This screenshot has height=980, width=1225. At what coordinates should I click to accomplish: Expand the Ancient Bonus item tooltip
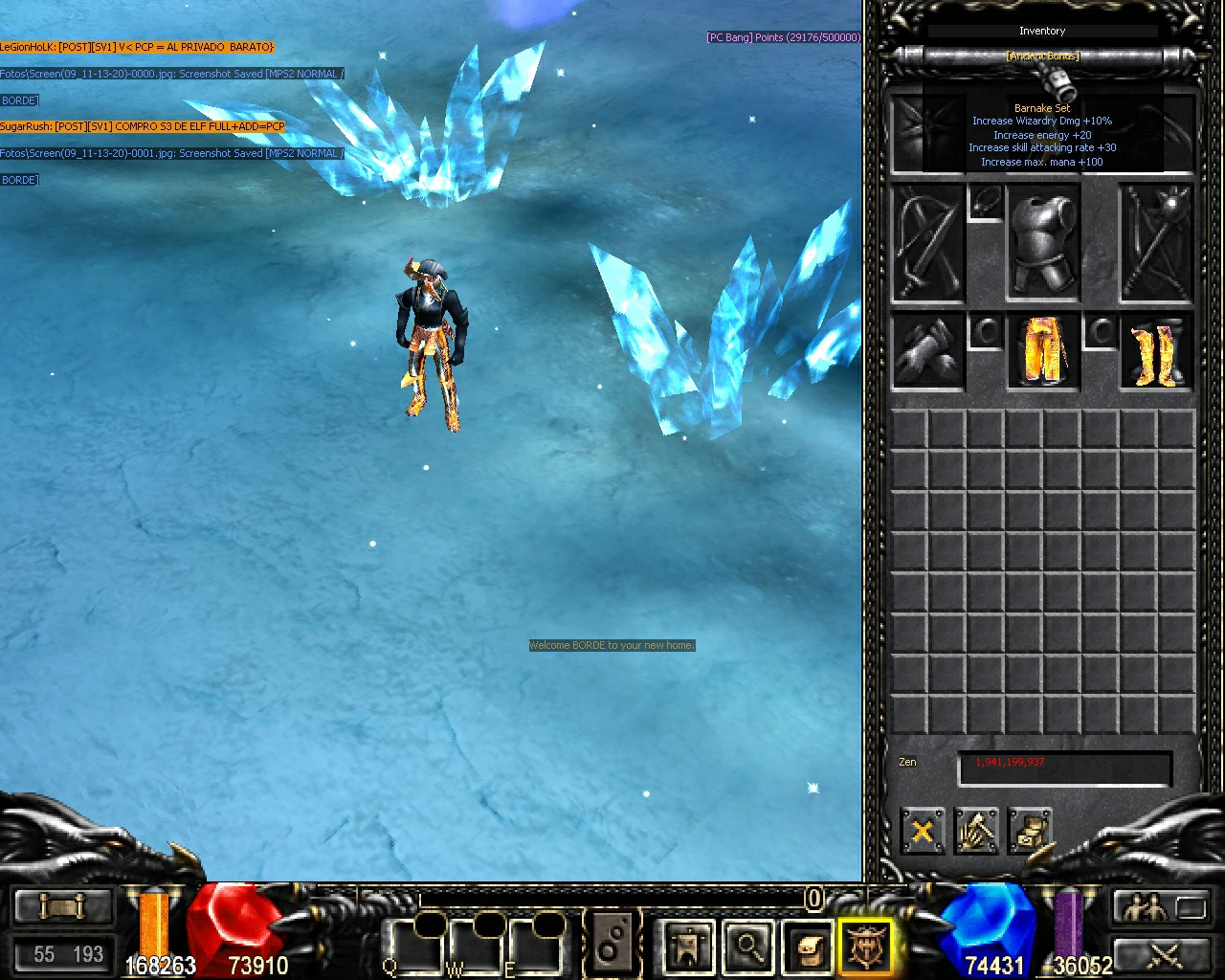point(1042,56)
